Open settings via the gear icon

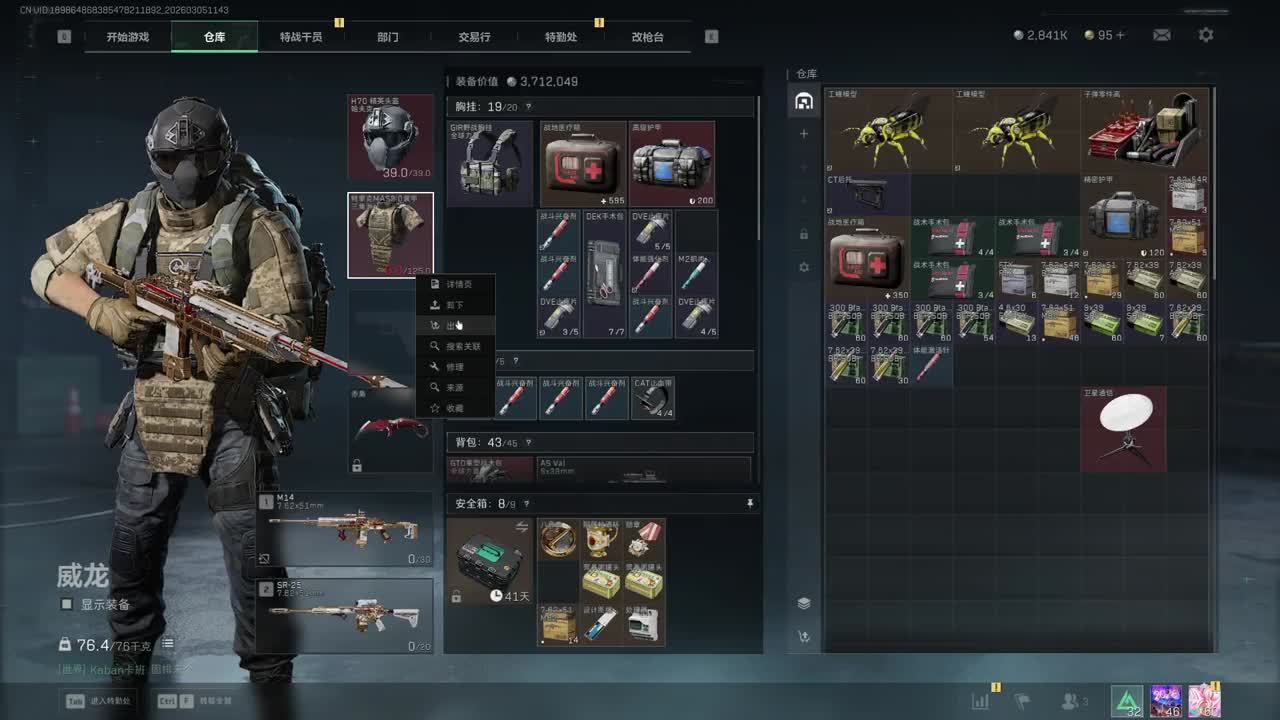pos(1206,35)
